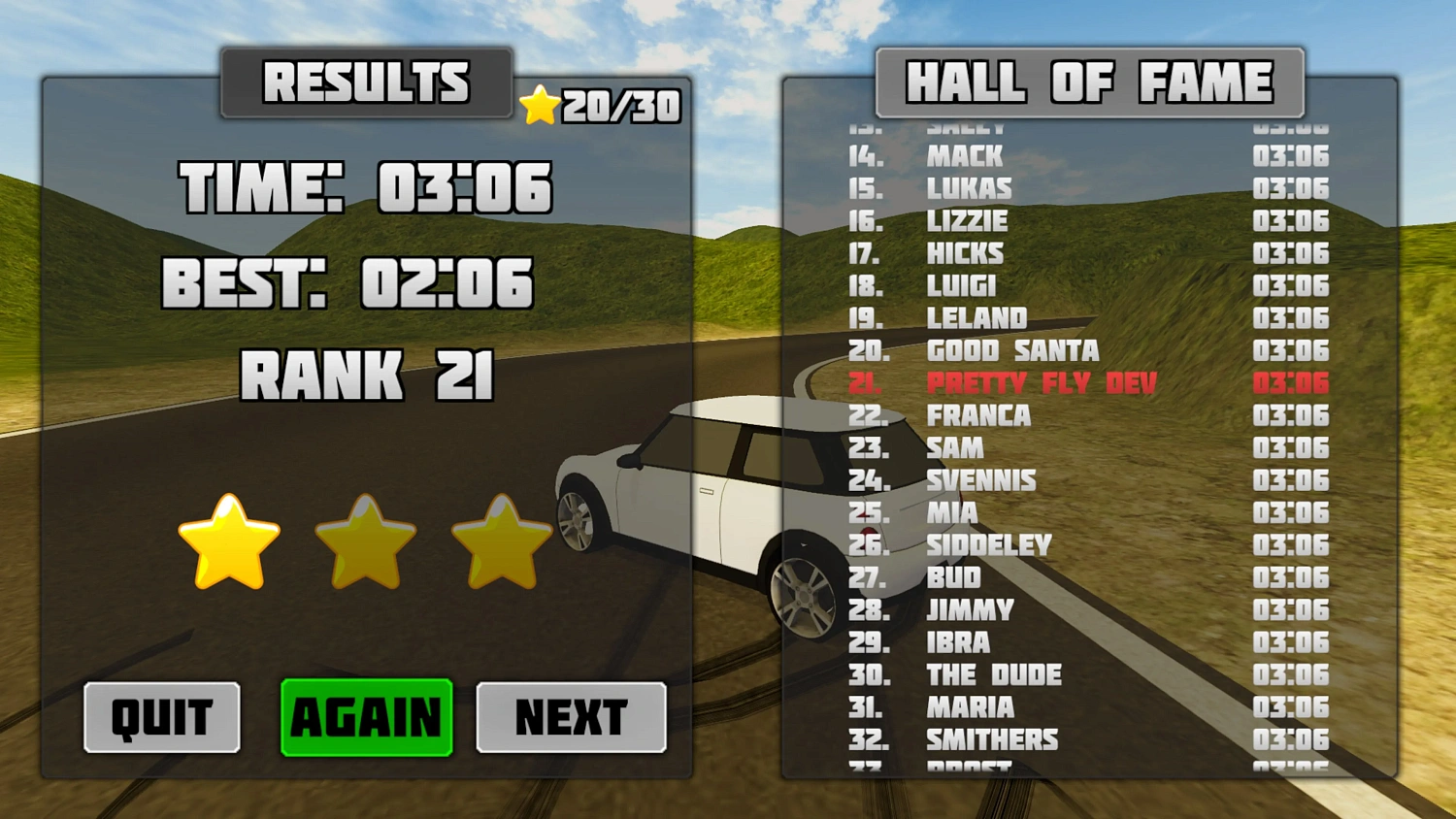The image size is (1456, 819).
Task: Click the TIME: 03:06 result text
Action: coord(359,188)
